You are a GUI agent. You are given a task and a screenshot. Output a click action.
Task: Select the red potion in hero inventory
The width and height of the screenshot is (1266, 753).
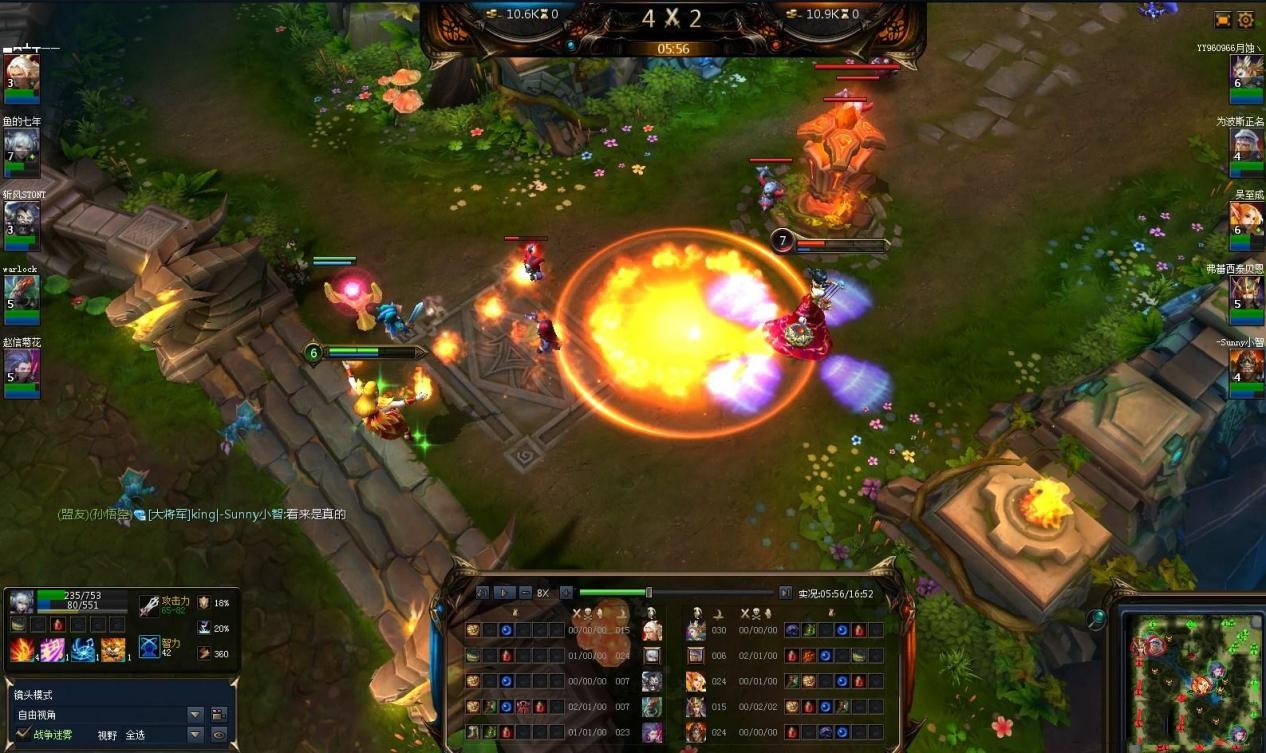[57, 625]
